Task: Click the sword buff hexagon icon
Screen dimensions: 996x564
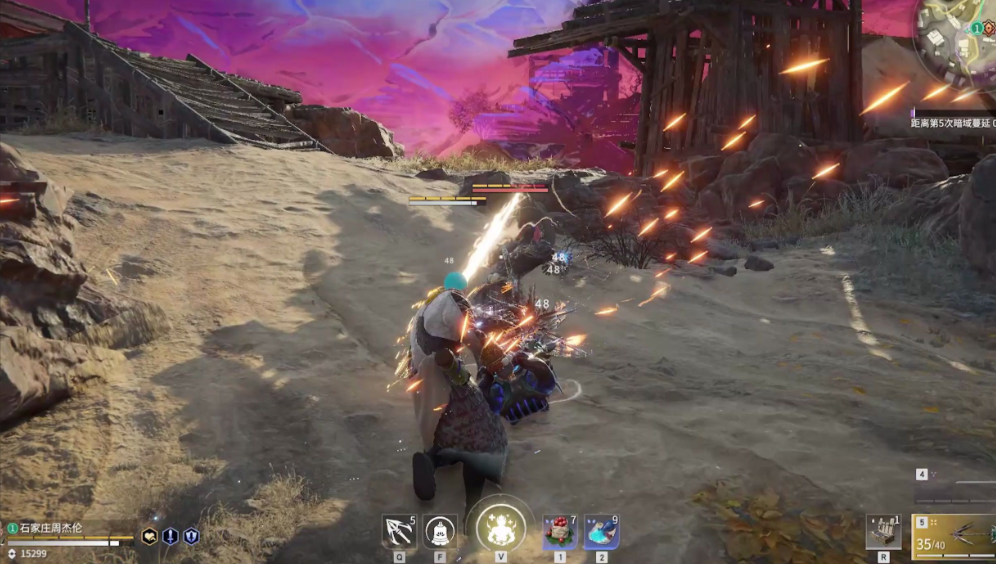Action: [170, 537]
